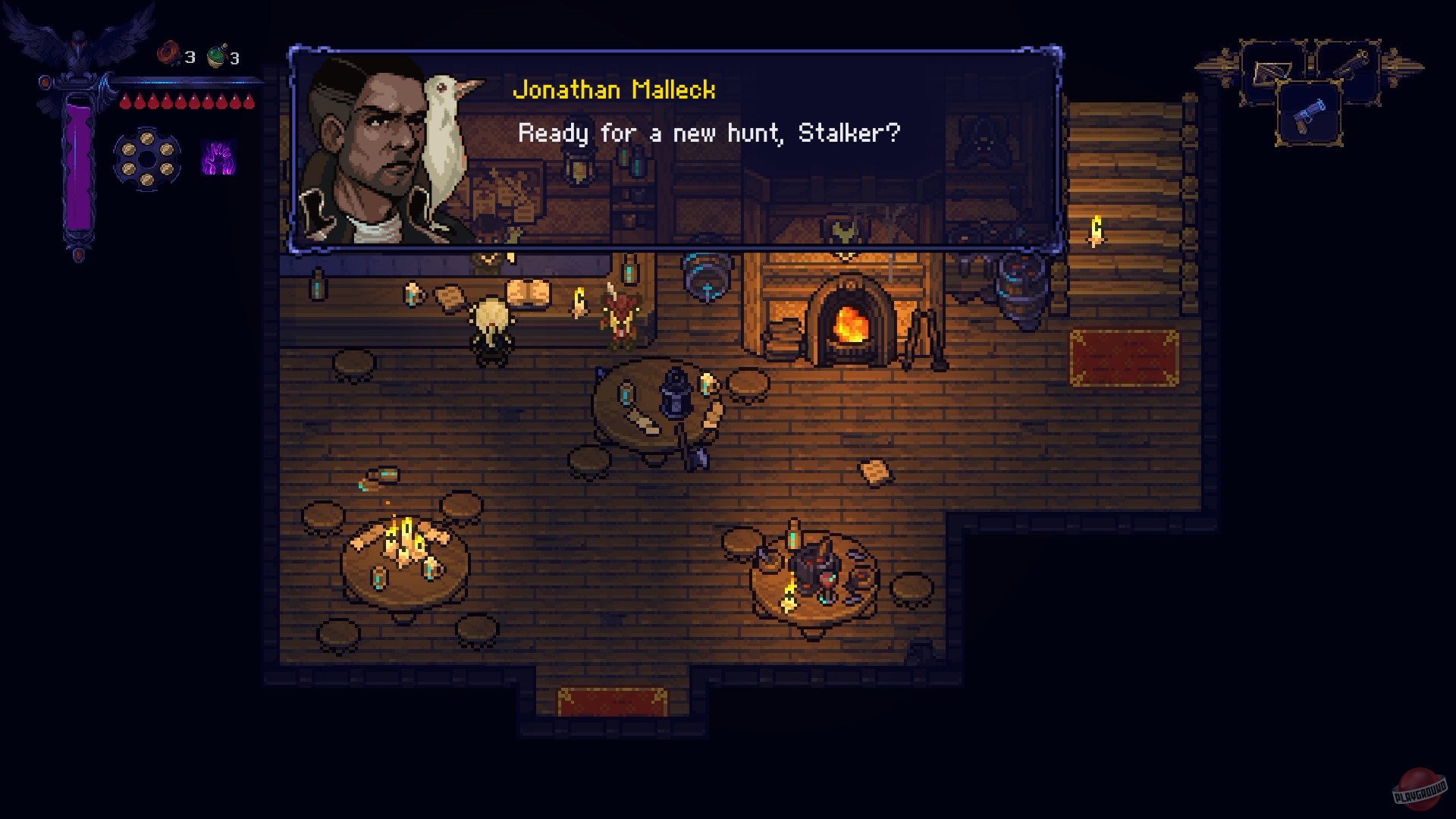Click the Jonathan Malleck name label
Viewport: 1456px width, 819px height.
pyautogui.click(x=614, y=89)
